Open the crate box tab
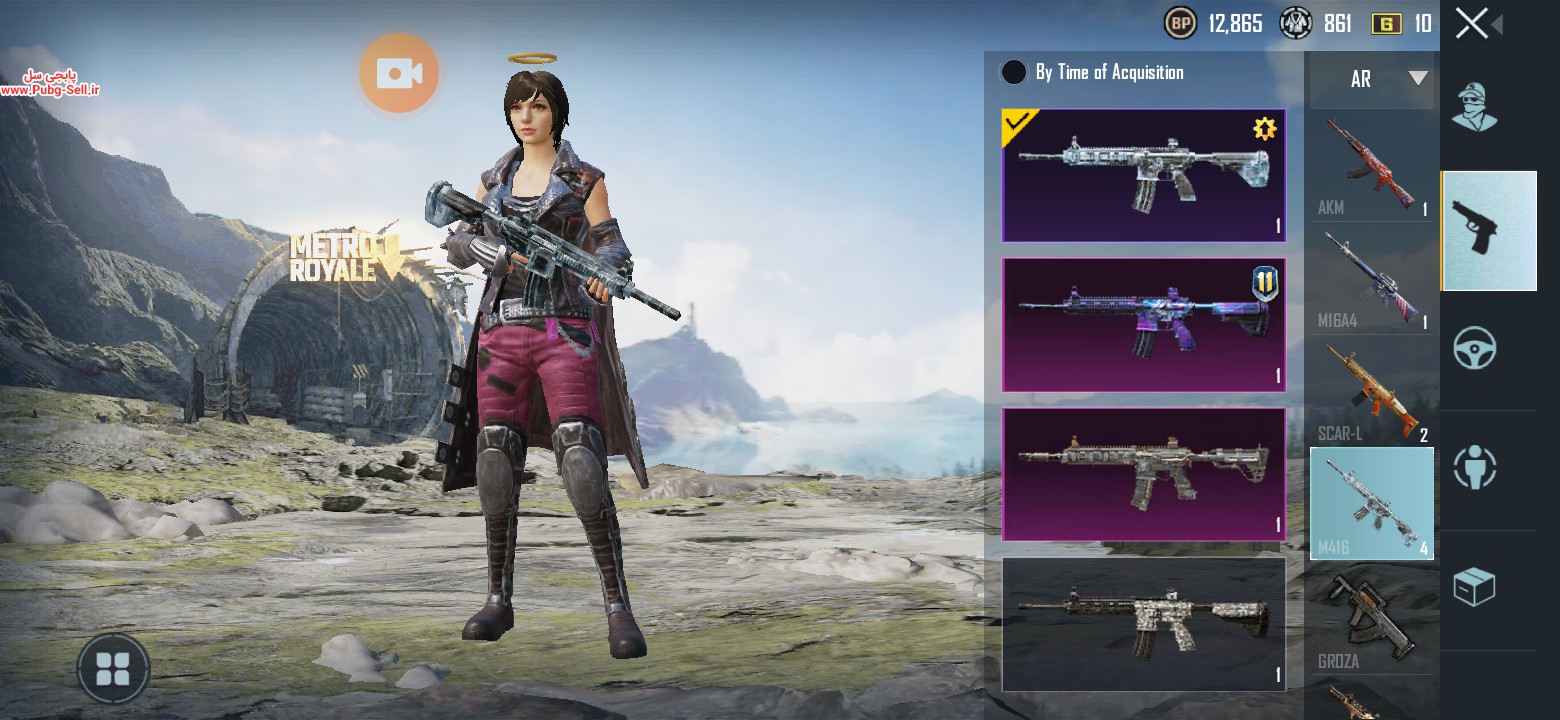Image resolution: width=1560 pixels, height=720 pixels. click(x=1475, y=588)
